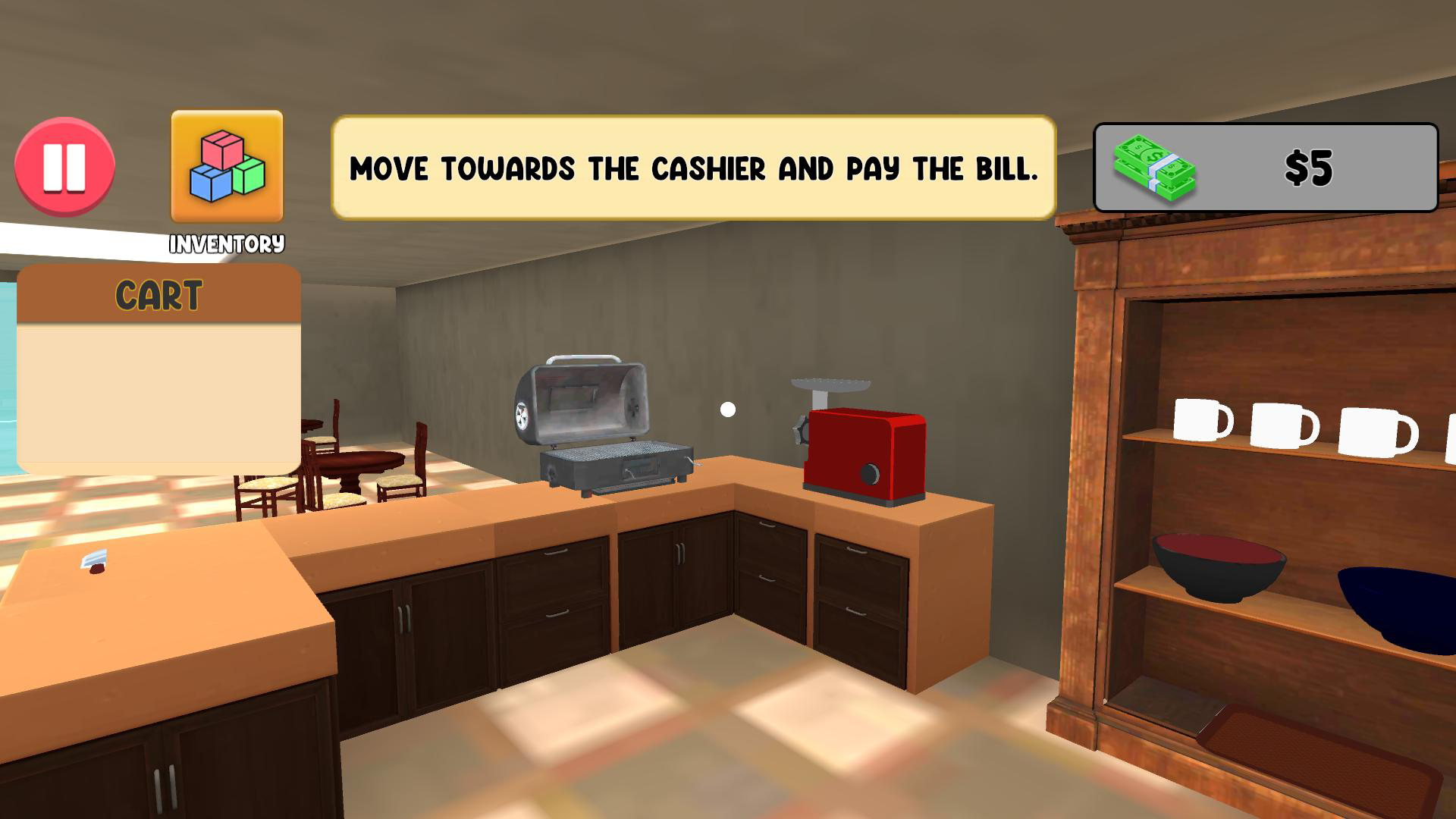Image resolution: width=1456 pixels, height=819 pixels.
Task: Read the objective banner about paying the bill
Action: (694, 167)
